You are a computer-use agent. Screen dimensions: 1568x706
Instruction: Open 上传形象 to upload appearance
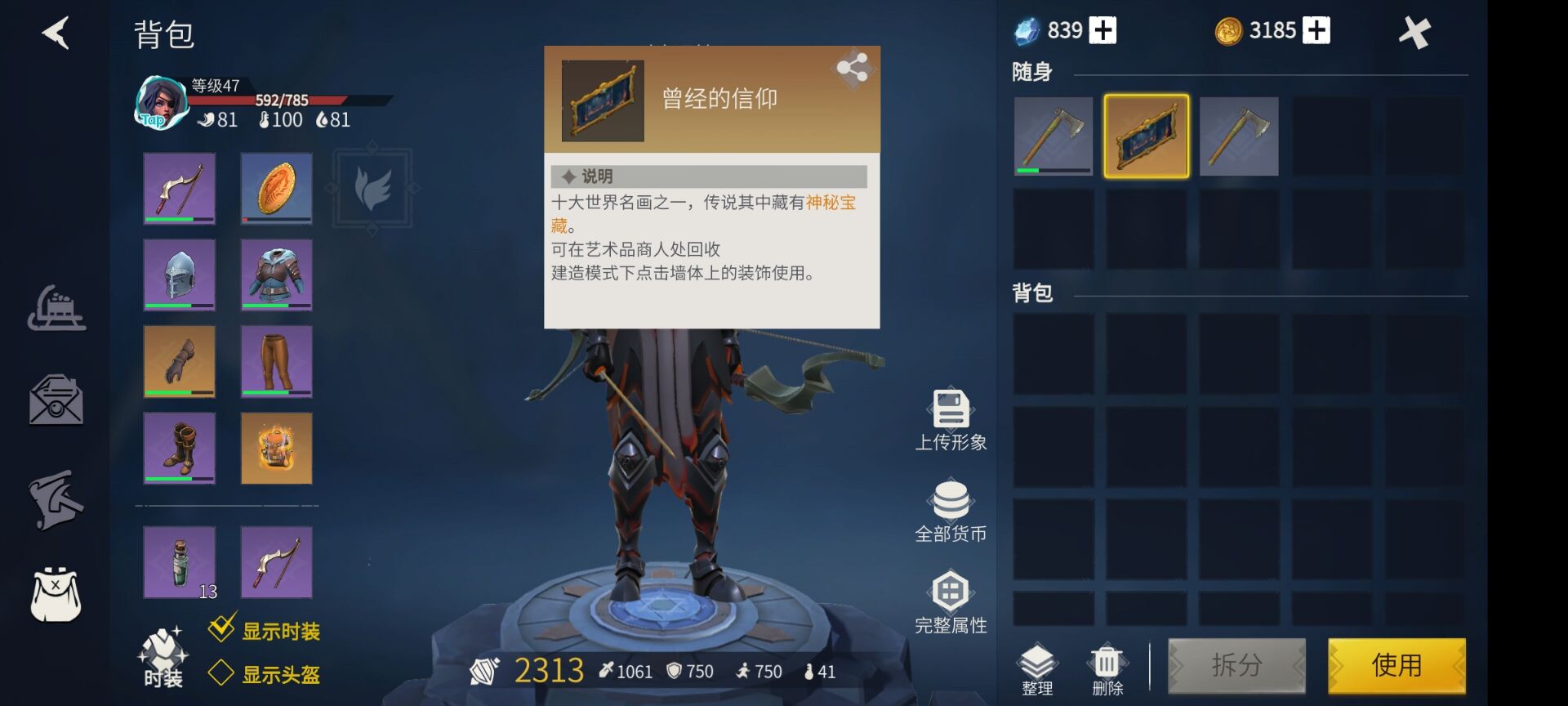click(x=951, y=420)
